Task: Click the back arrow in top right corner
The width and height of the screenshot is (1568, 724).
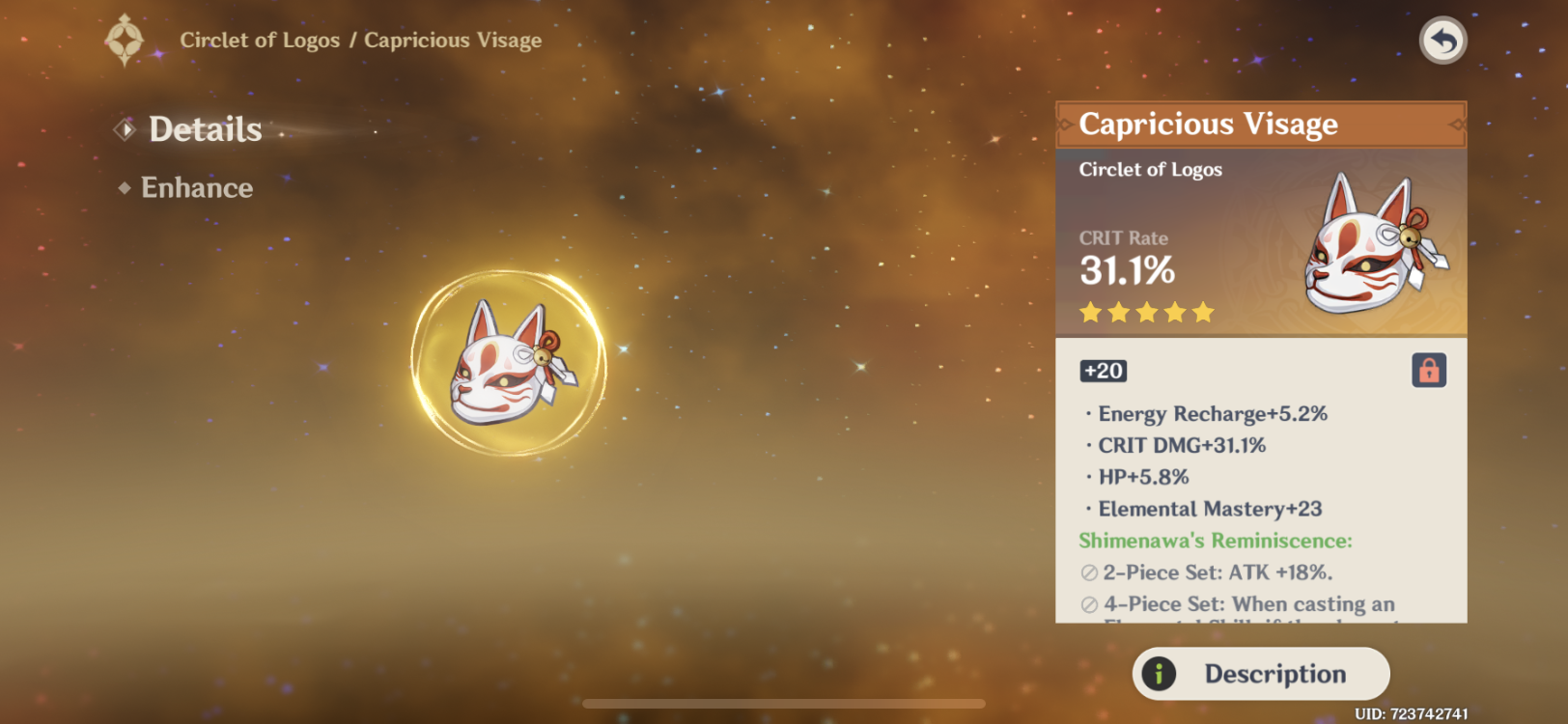Action: click(1442, 40)
